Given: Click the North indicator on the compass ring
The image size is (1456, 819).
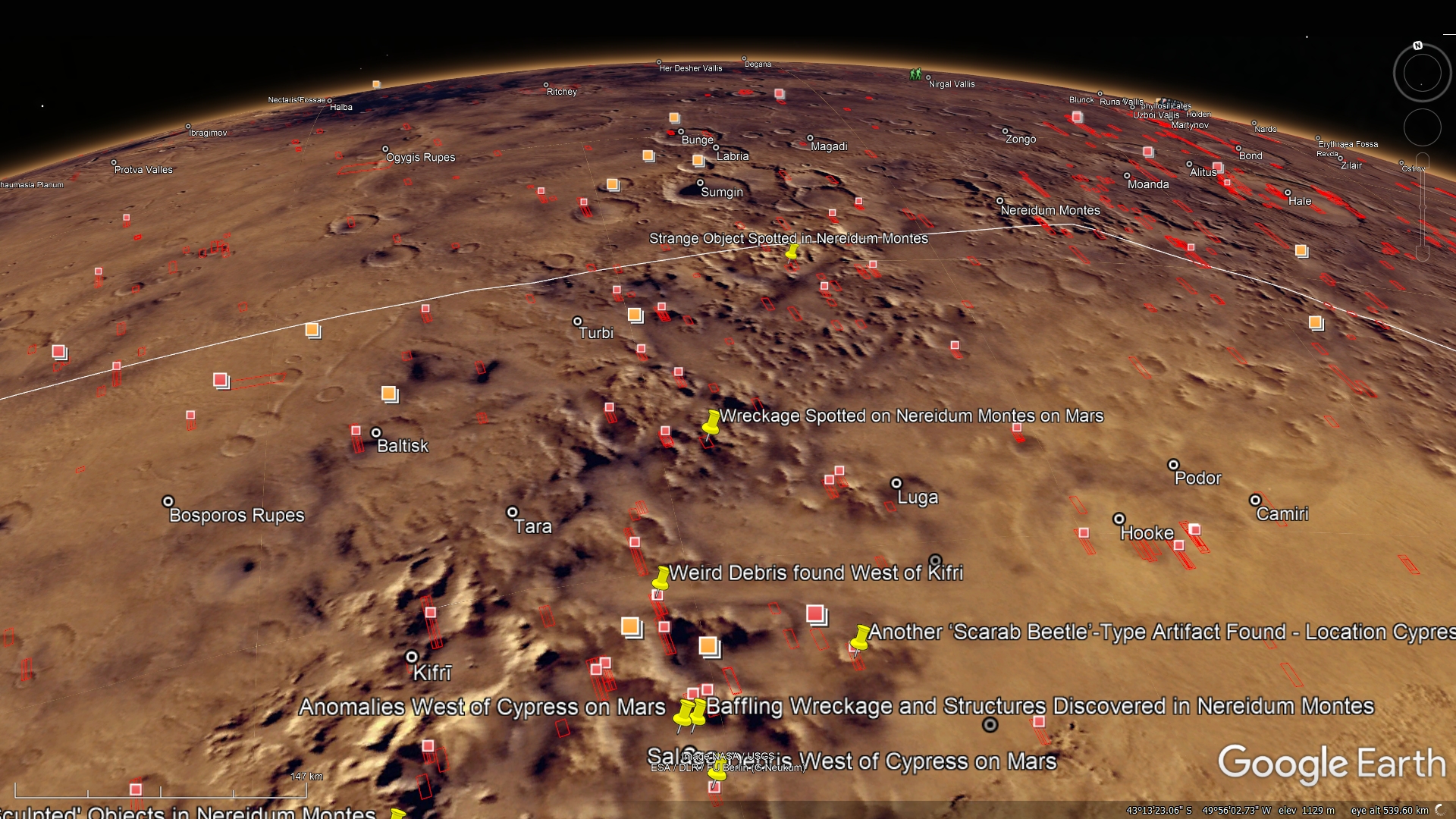Looking at the screenshot, I should point(1417,46).
